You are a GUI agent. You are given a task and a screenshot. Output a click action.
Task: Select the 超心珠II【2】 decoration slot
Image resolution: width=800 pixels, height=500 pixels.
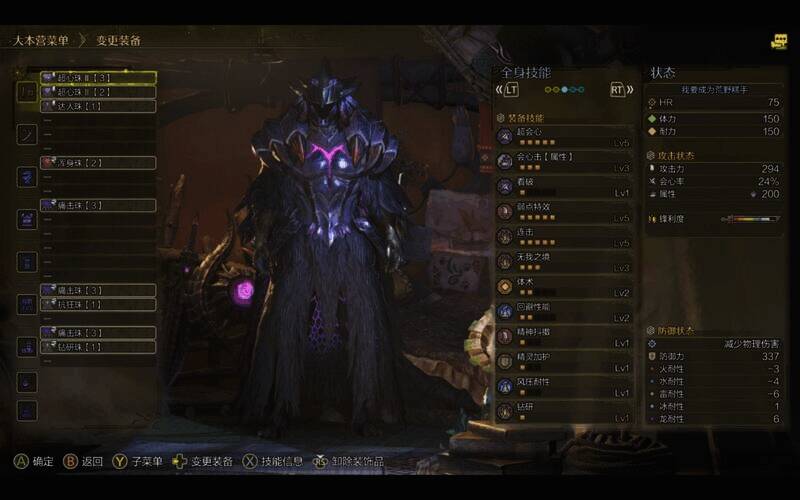tap(97, 91)
